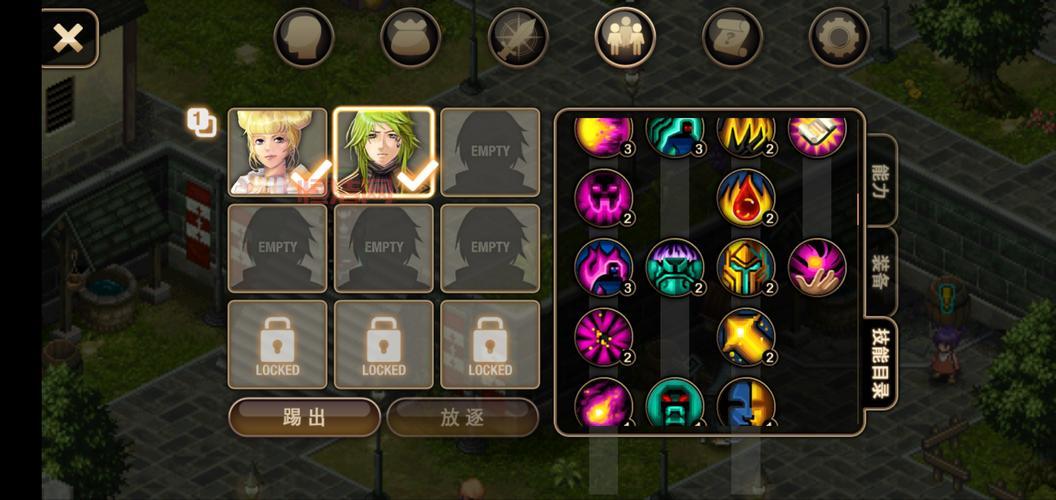Choose the pink skull face skill
The width and height of the screenshot is (1056, 500).
603,197
